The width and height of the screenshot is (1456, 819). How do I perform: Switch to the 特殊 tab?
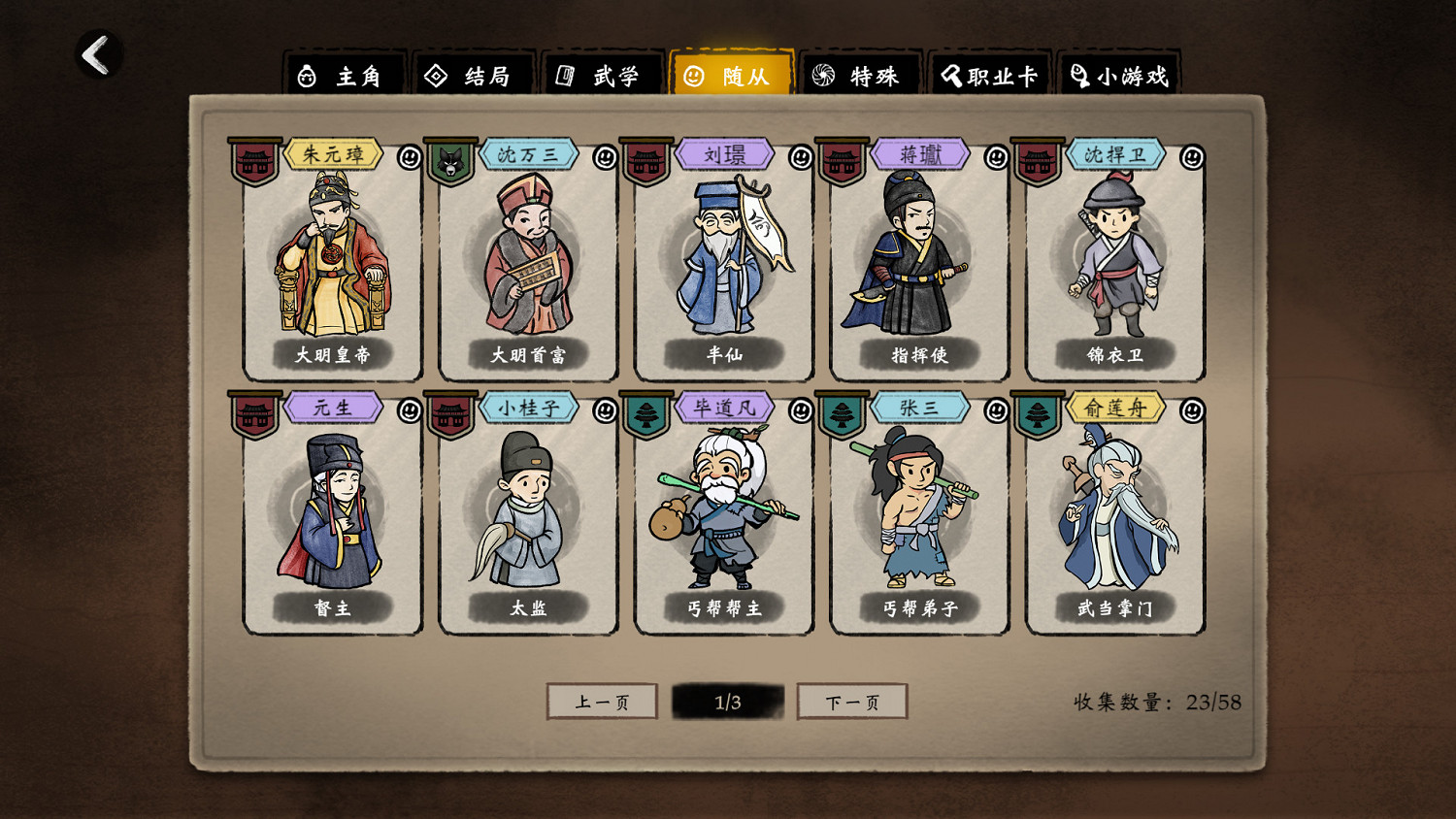[x=863, y=74]
